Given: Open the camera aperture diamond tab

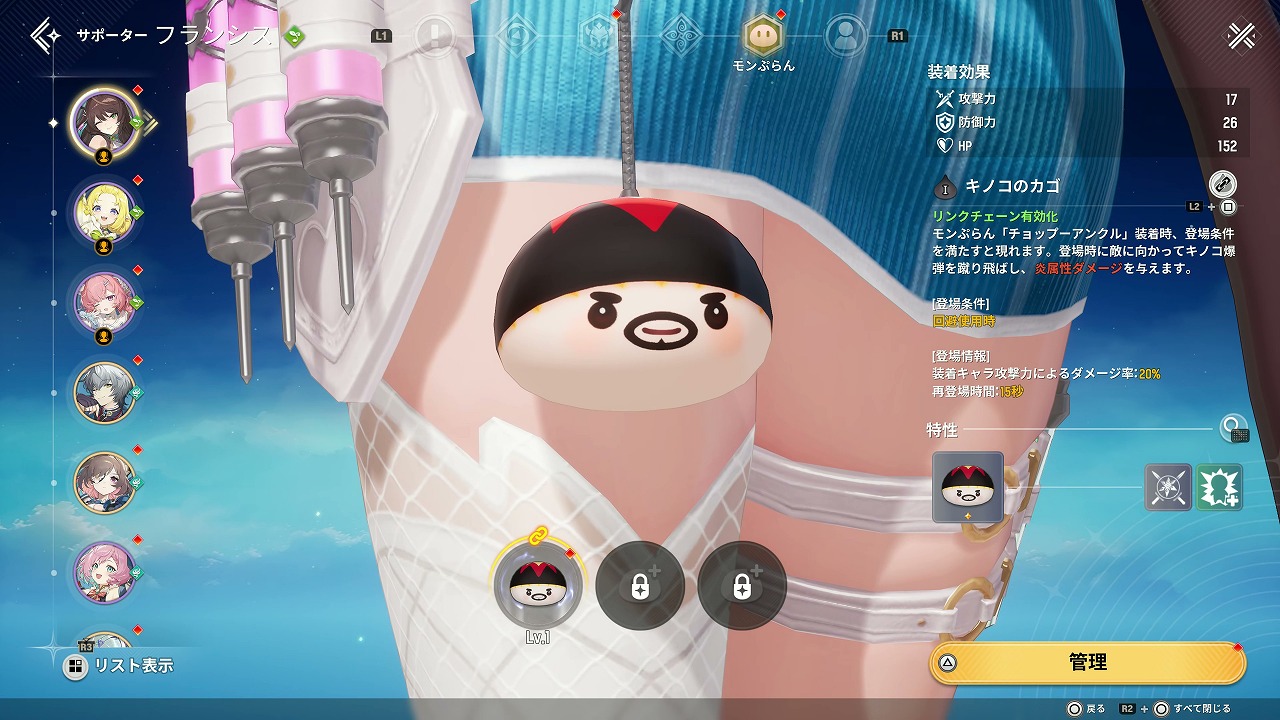Looking at the screenshot, I should click(517, 36).
